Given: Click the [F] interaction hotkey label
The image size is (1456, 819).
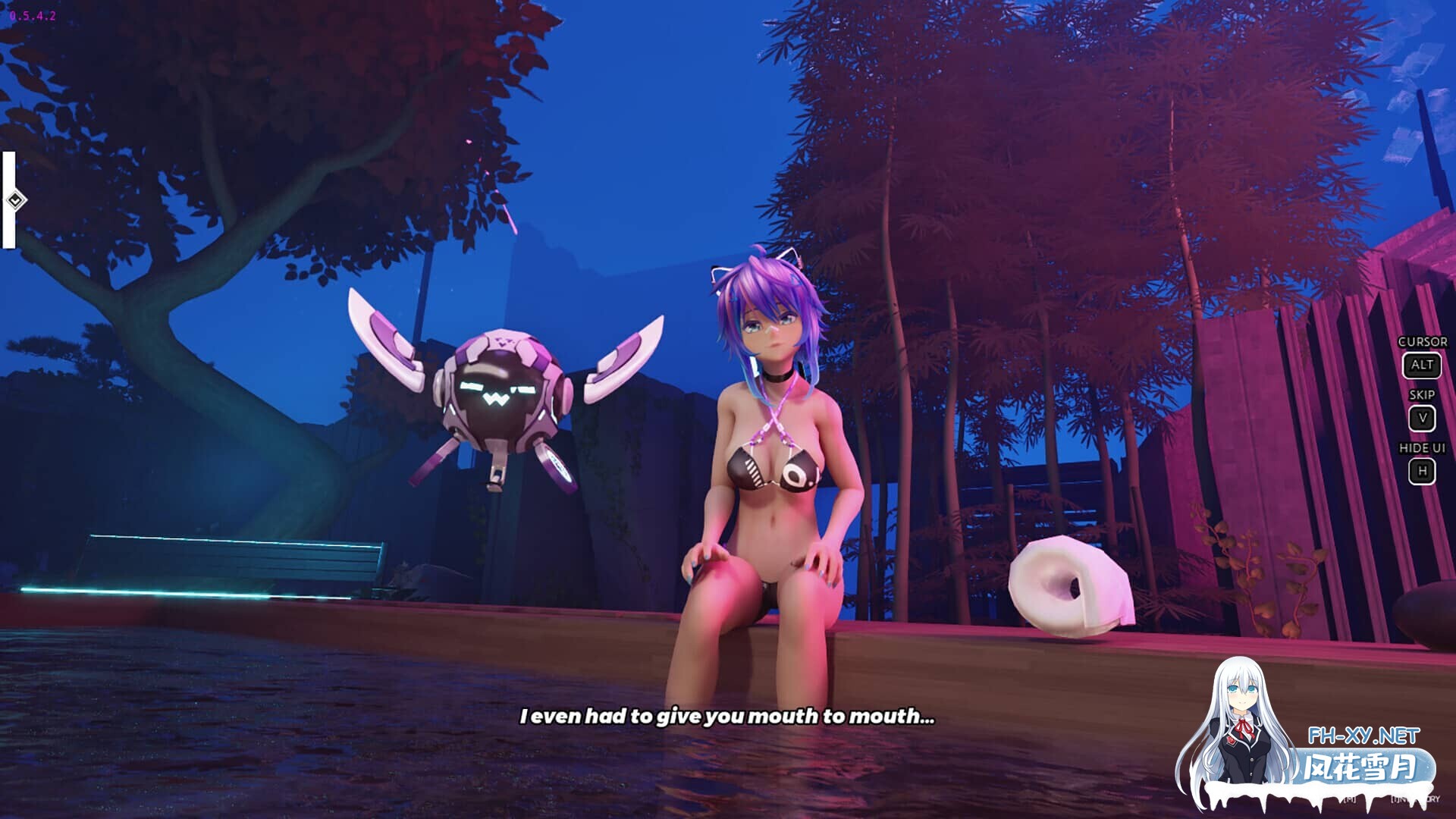Looking at the screenshot, I should tap(1351, 799).
